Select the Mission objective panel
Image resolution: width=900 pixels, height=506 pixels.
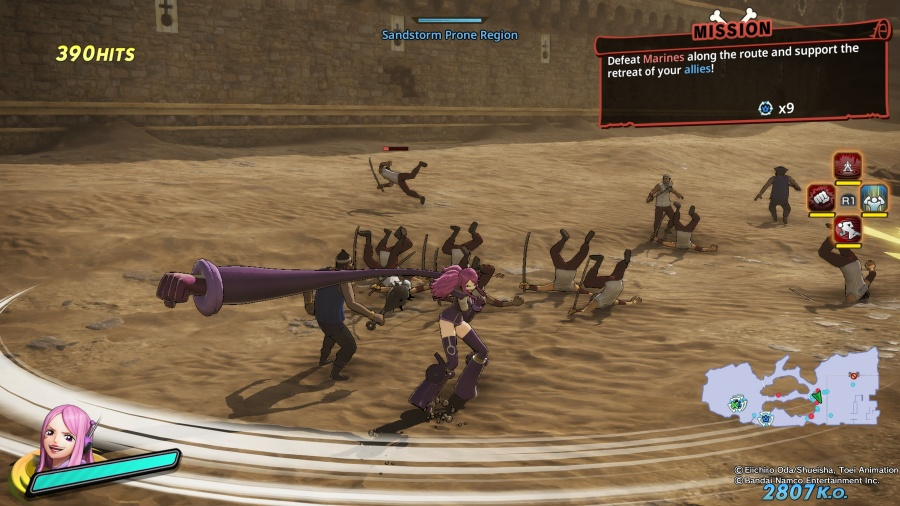point(741,75)
